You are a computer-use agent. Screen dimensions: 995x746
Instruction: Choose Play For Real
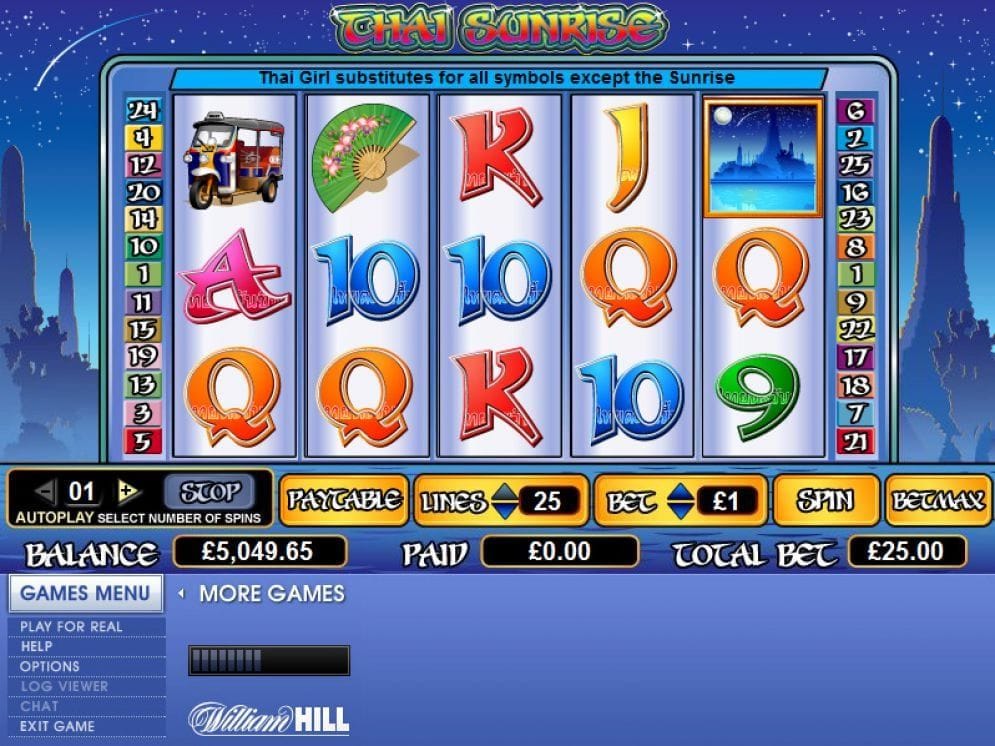pyautogui.click(x=71, y=627)
